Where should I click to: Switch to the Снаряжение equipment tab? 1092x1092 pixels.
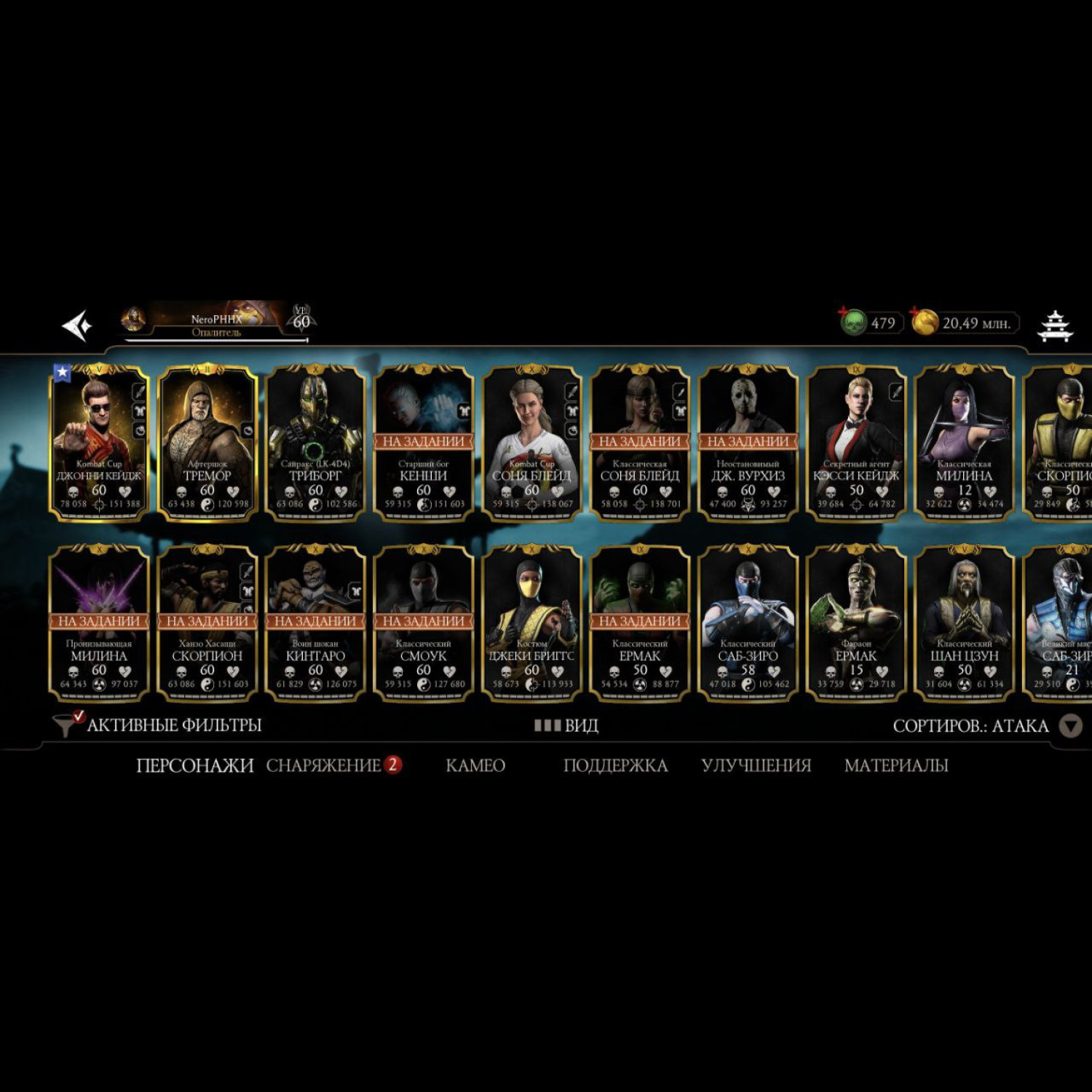324,765
